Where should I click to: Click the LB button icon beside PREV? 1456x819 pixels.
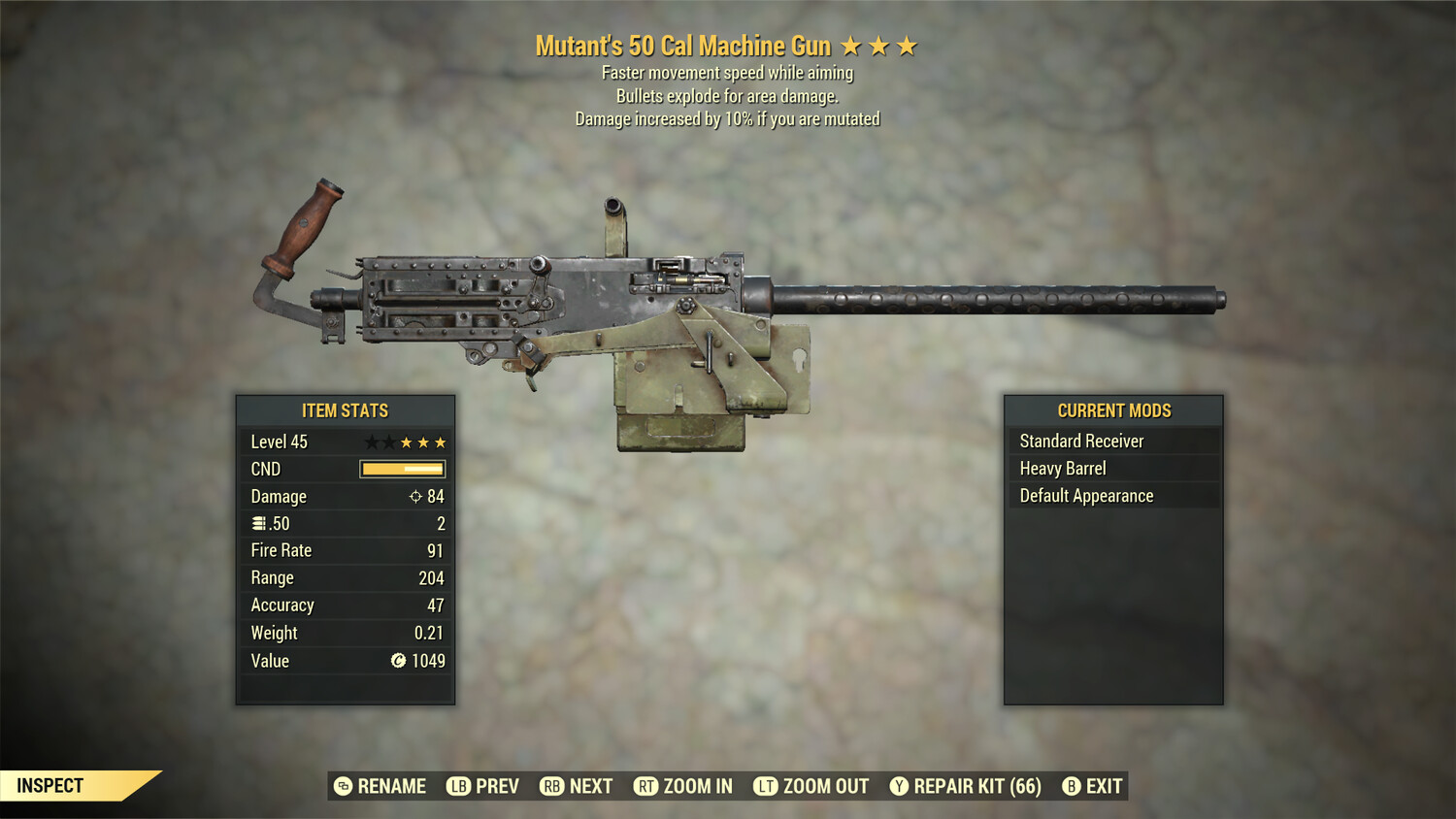(x=457, y=786)
